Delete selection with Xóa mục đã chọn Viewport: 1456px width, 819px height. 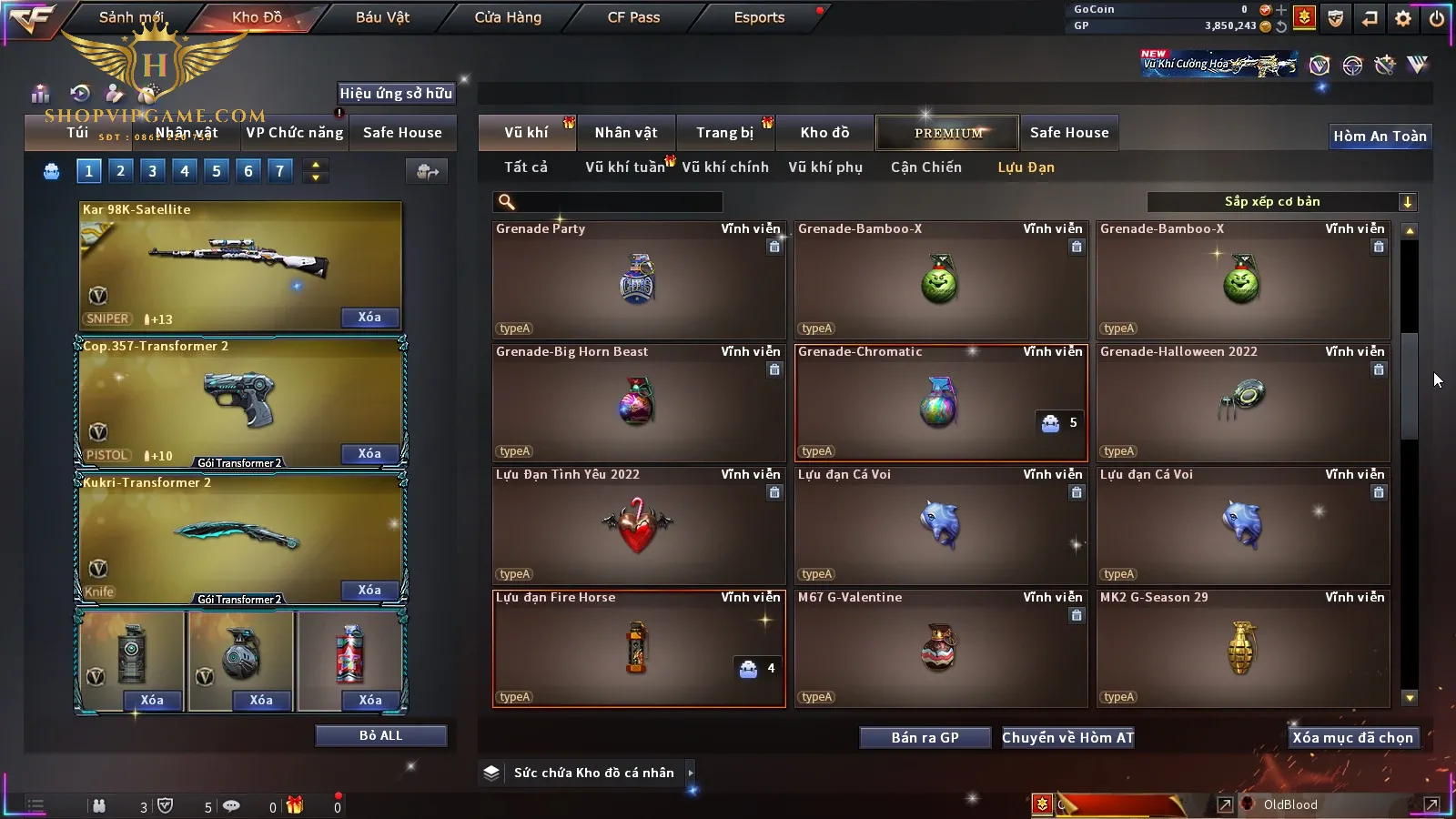[1352, 738]
